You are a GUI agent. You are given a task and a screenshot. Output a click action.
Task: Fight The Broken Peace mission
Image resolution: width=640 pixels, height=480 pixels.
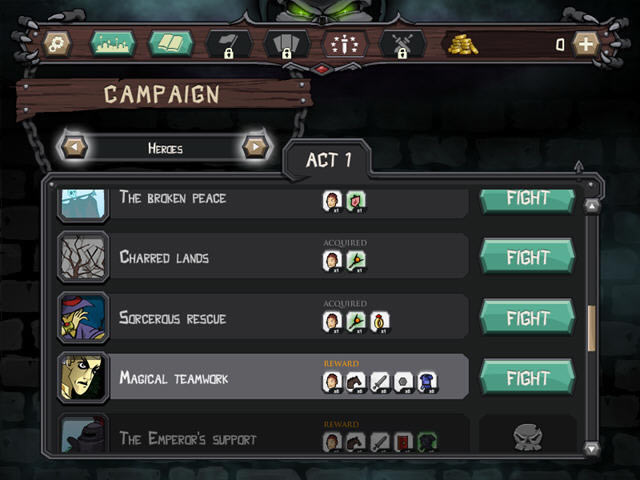[x=527, y=198]
